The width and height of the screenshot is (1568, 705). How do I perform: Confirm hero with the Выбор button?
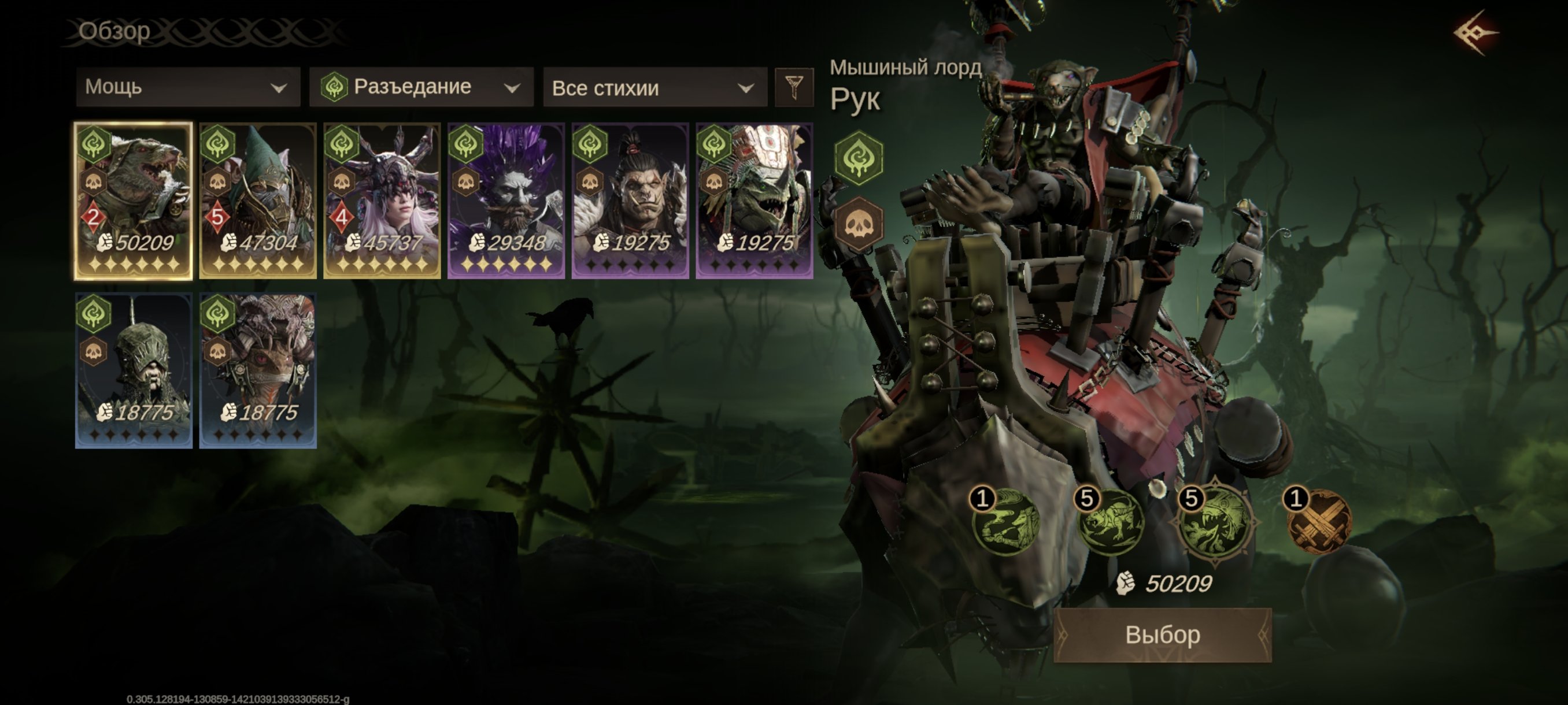point(1162,634)
